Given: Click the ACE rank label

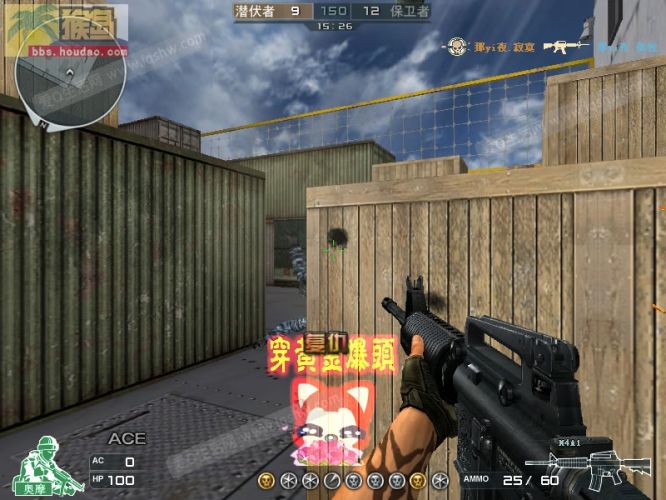Looking at the screenshot, I should click(x=127, y=439).
